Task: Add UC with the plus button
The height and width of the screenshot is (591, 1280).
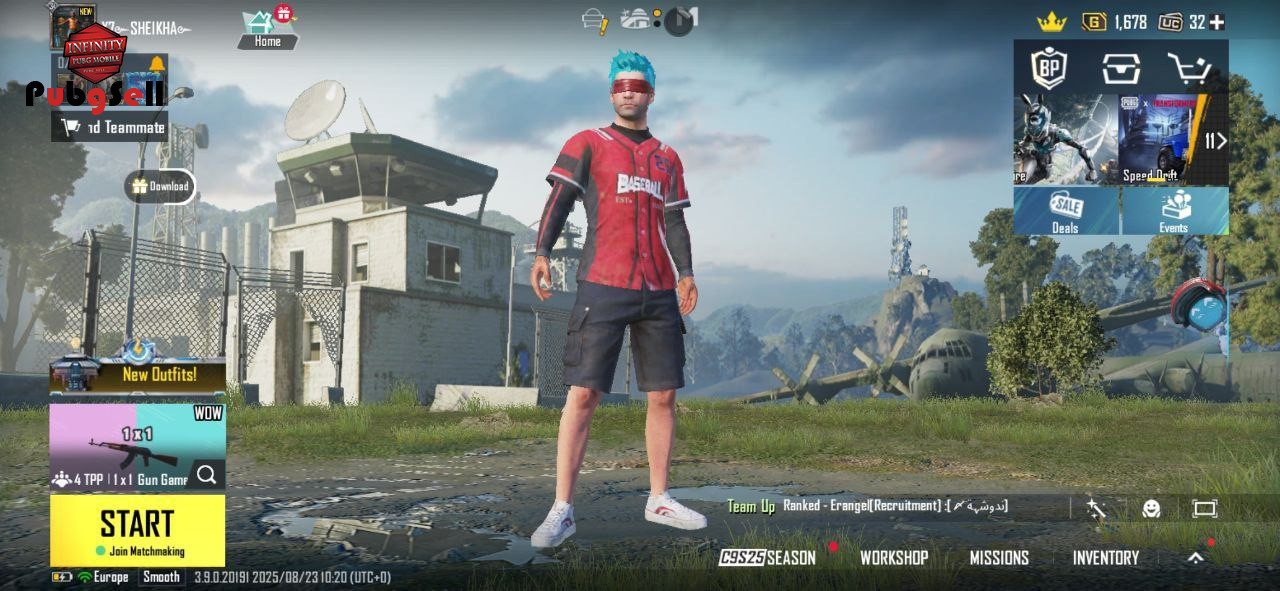Action: click(1217, 22)
